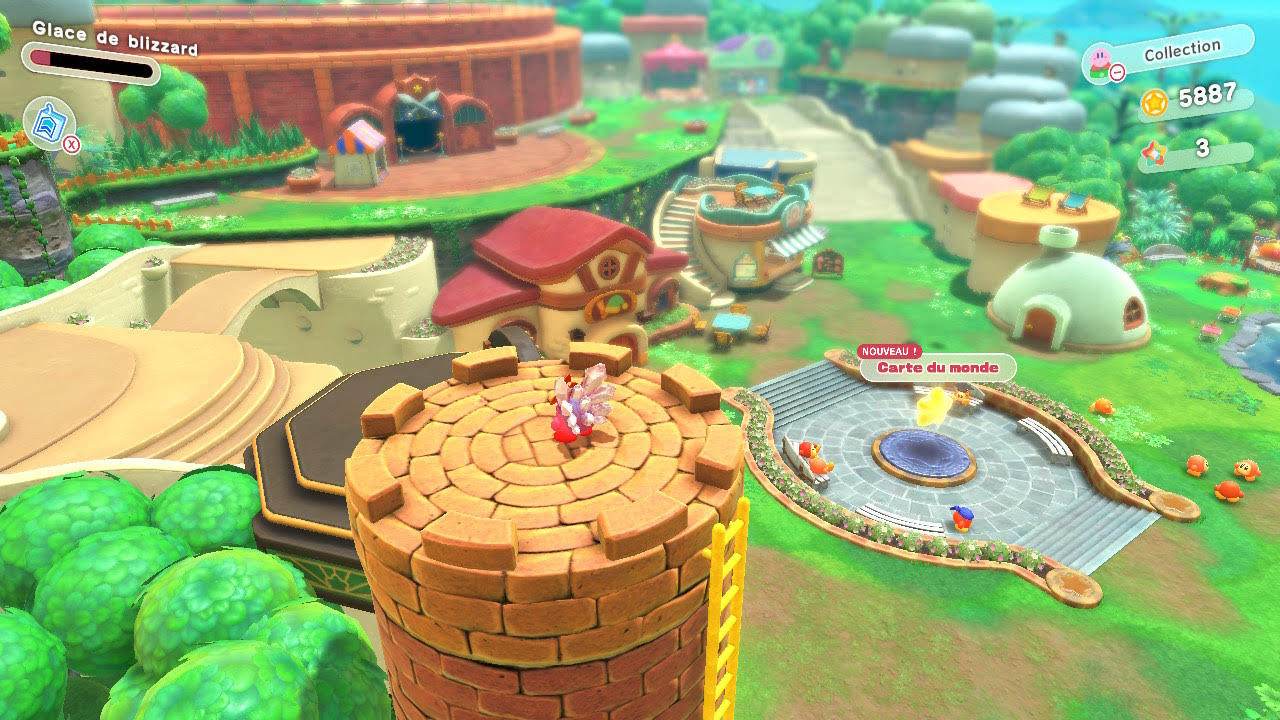
Task: Click the blue ability-drop icon
Action: tap(47, 123)
